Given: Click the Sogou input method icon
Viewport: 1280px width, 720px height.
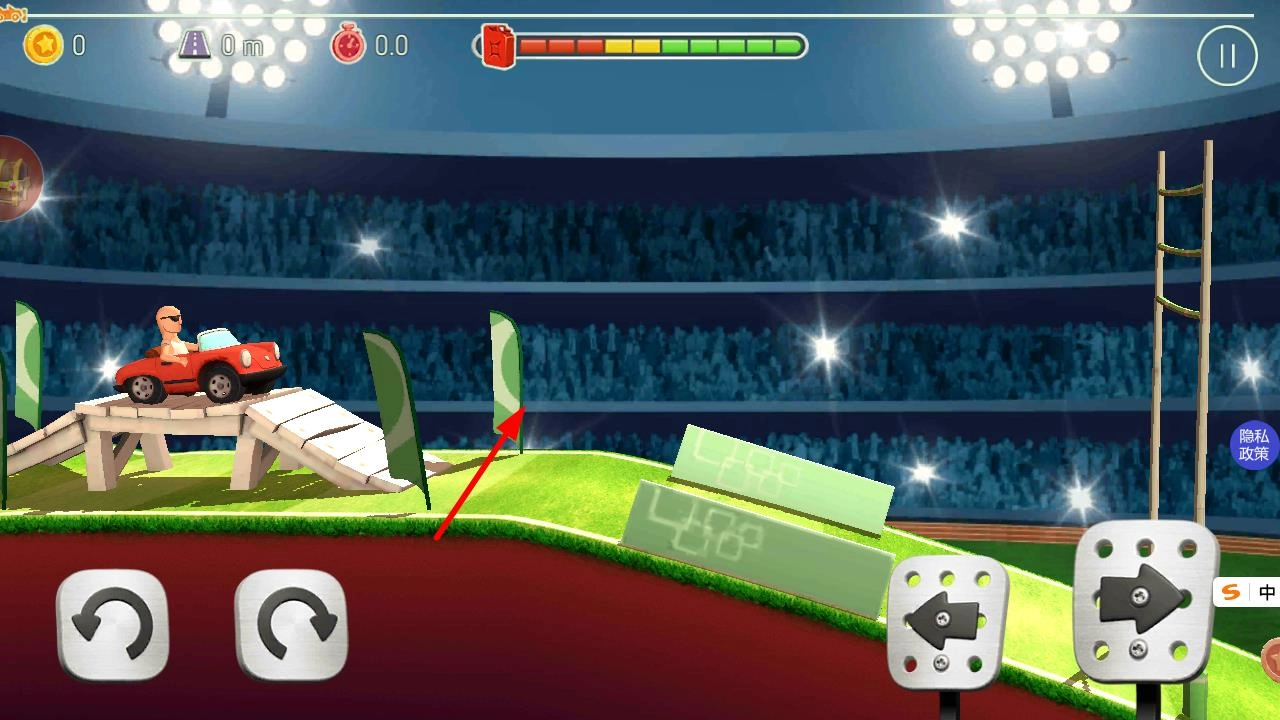Looking at the screenshot, I should click(1231, 592).
